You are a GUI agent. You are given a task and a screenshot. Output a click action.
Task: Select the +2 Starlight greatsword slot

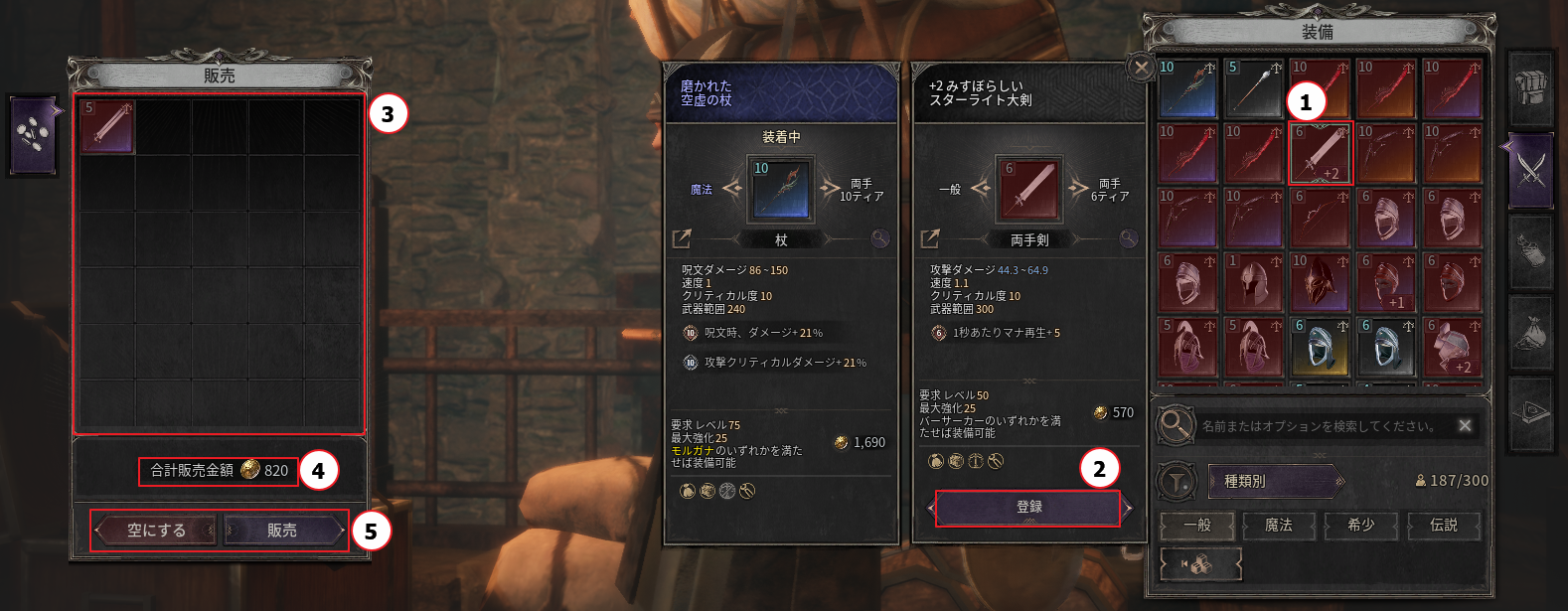(x=1321, y=154)
